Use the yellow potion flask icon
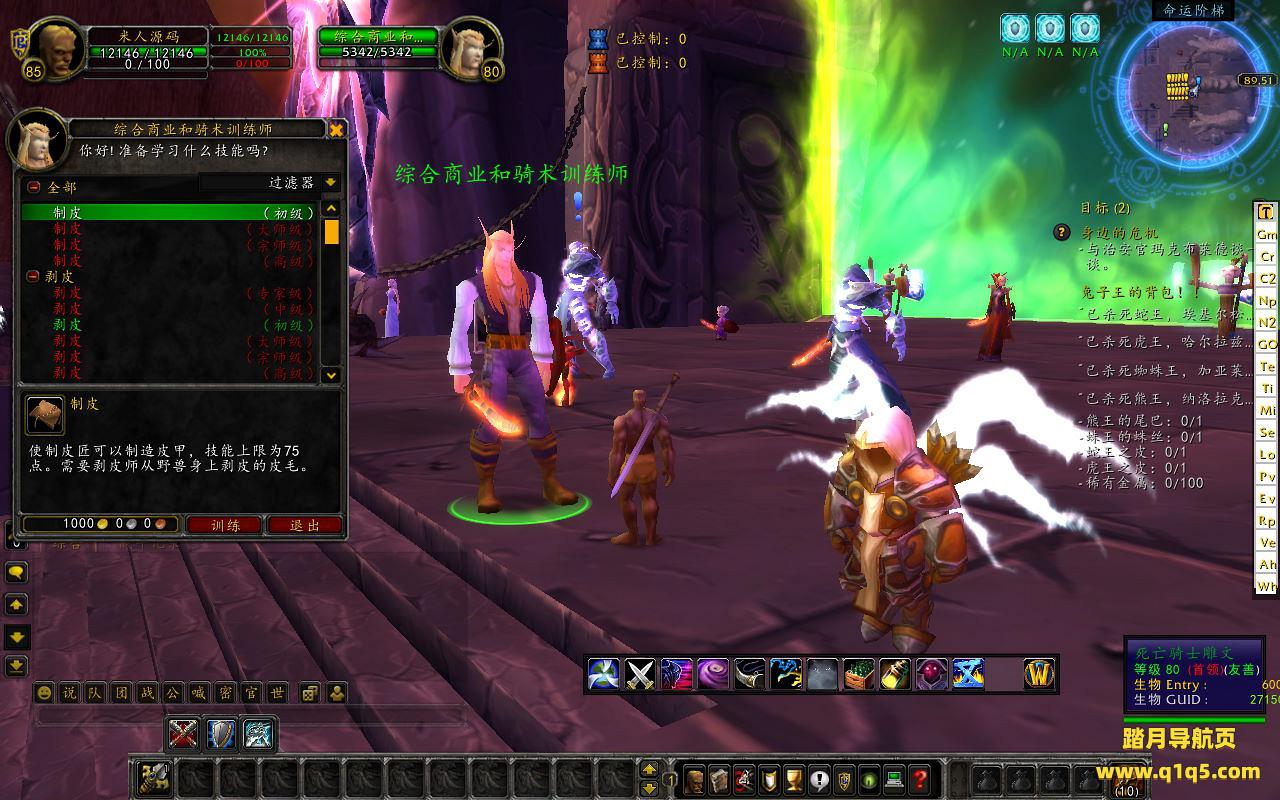 point(895,675)
